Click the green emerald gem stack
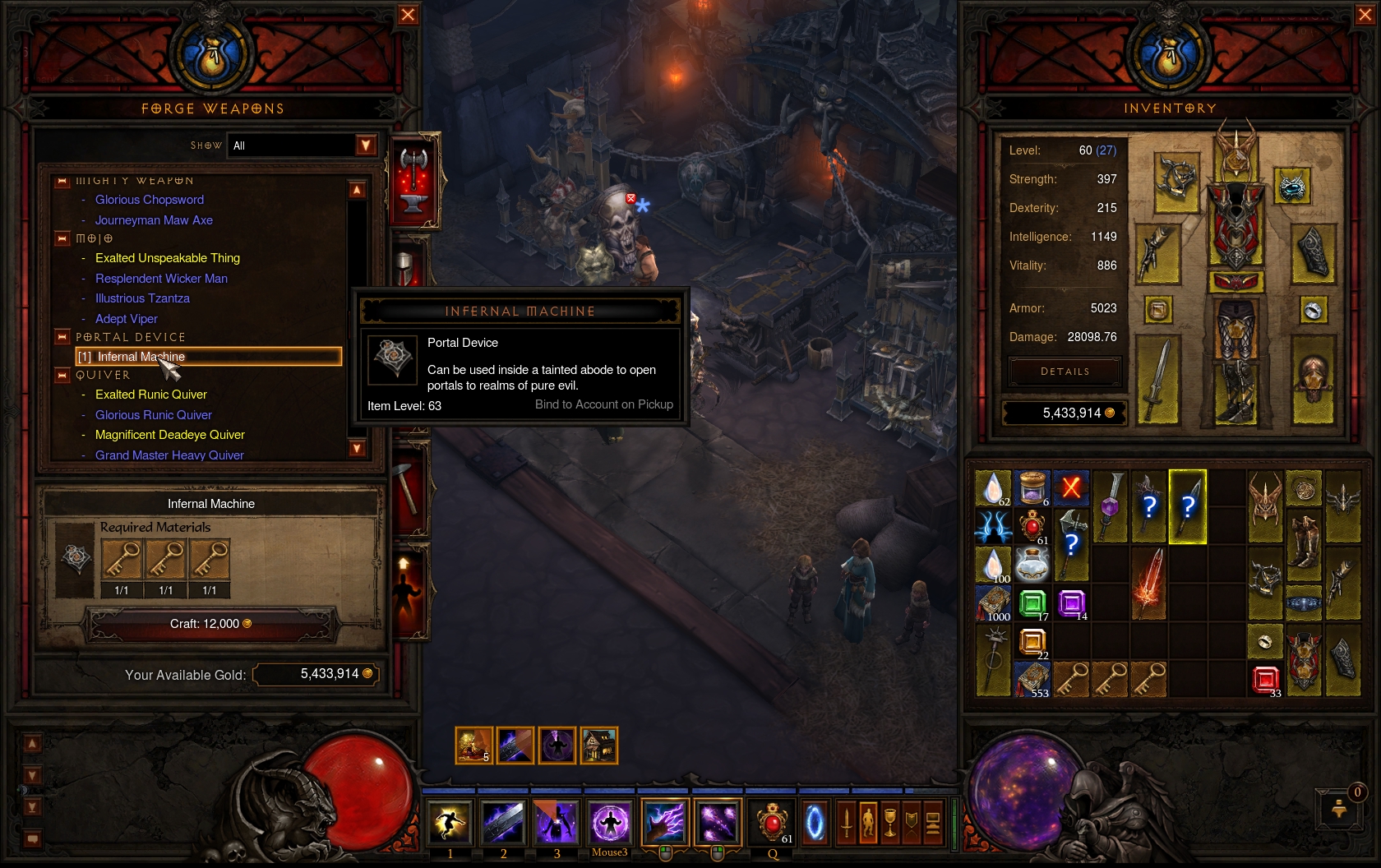The image size is (1381, 868). click(1032, 603)
